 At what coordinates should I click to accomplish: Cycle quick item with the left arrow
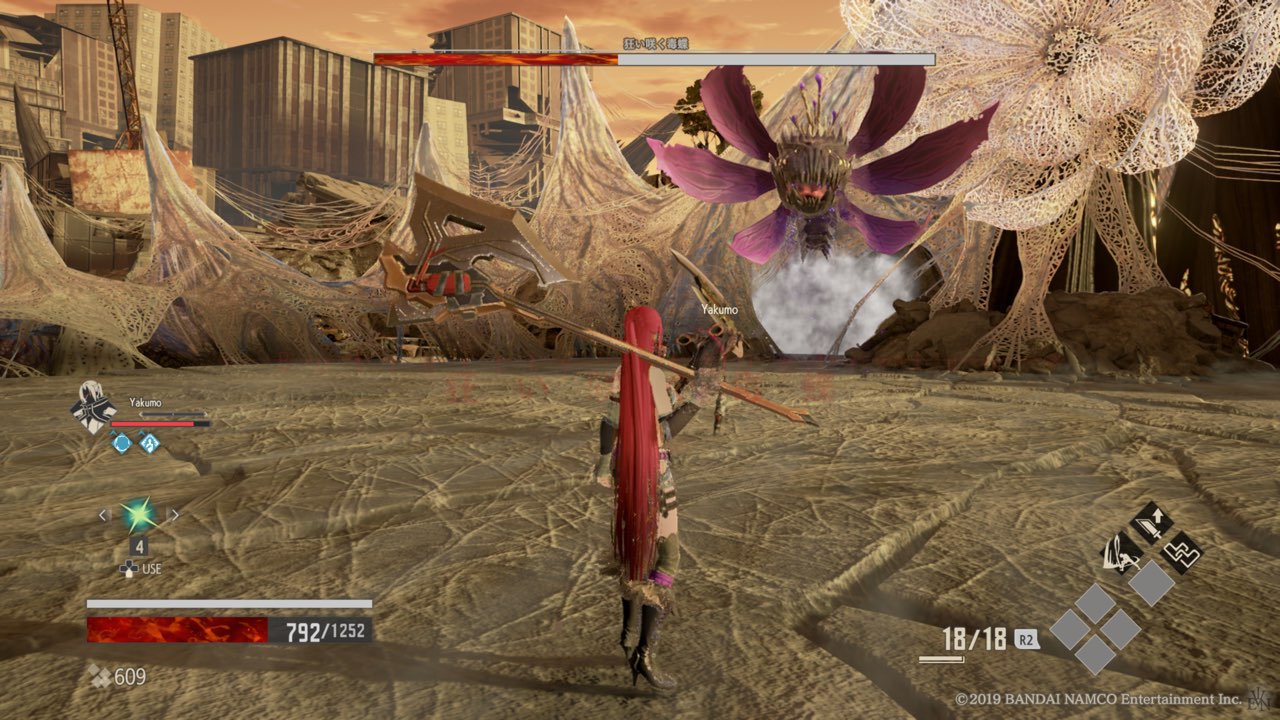point(102,516)
